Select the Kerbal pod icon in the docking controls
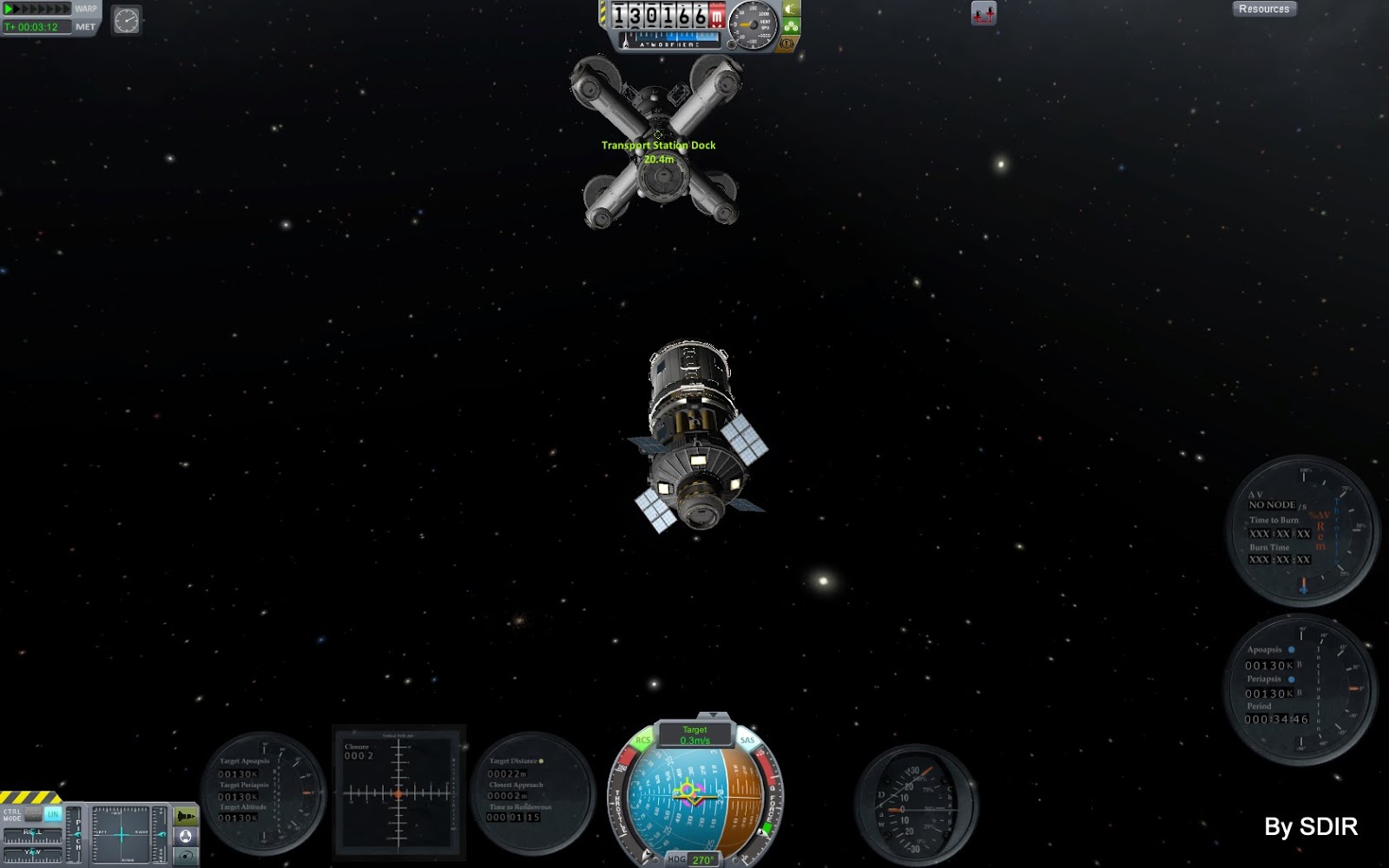 click(186, 836)
